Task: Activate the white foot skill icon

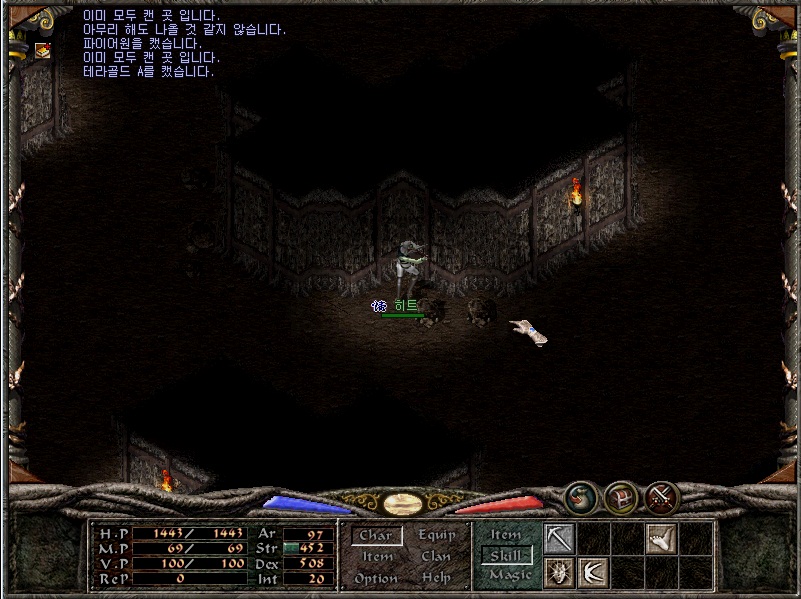Action: [x=661, y=539]
